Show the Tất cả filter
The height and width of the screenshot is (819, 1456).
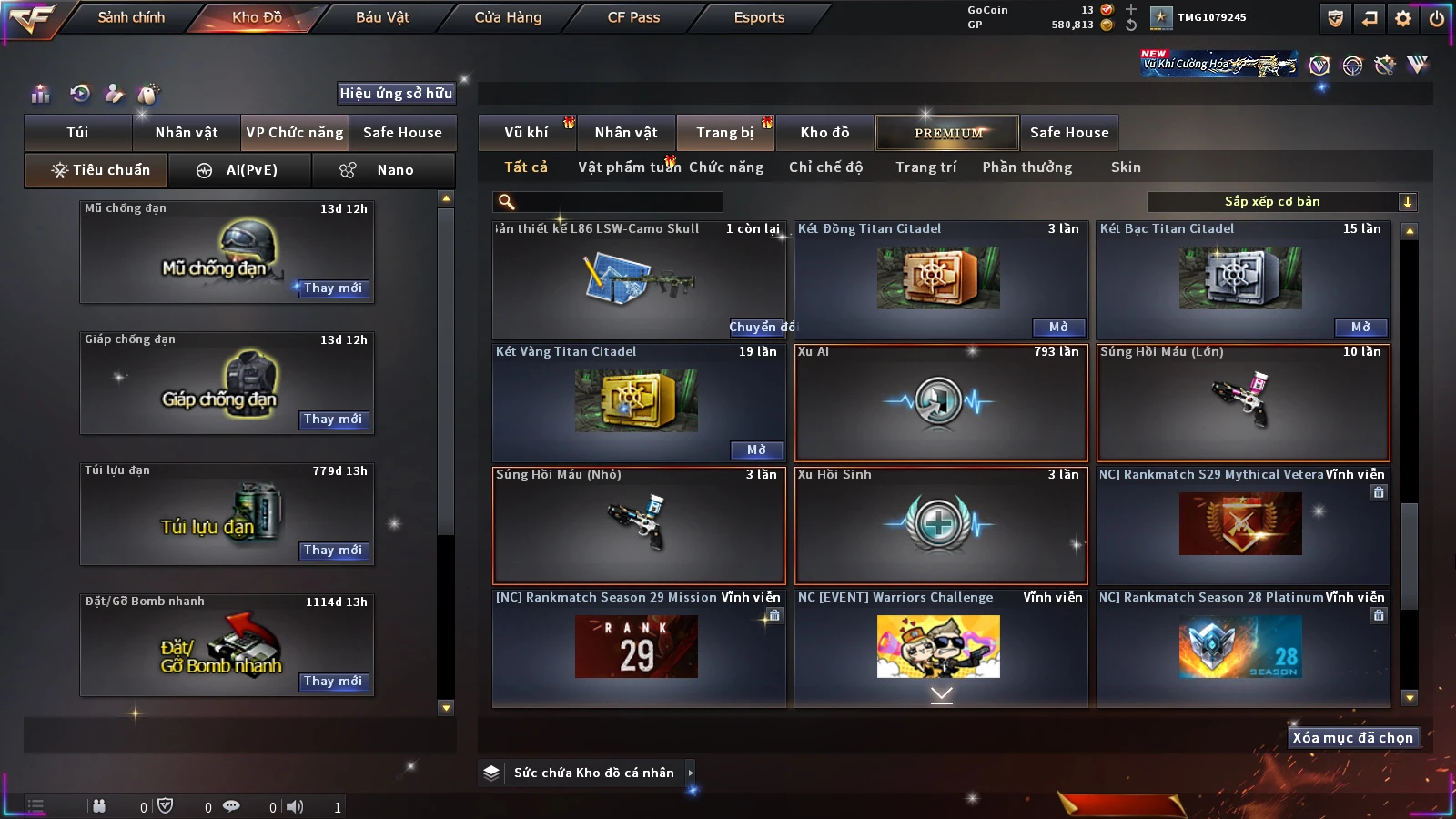coord(526,167)
